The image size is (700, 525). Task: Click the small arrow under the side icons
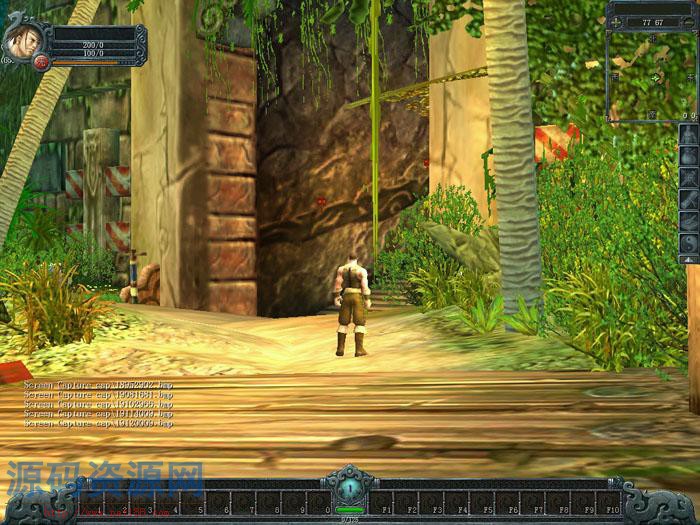tap(689, 259)
